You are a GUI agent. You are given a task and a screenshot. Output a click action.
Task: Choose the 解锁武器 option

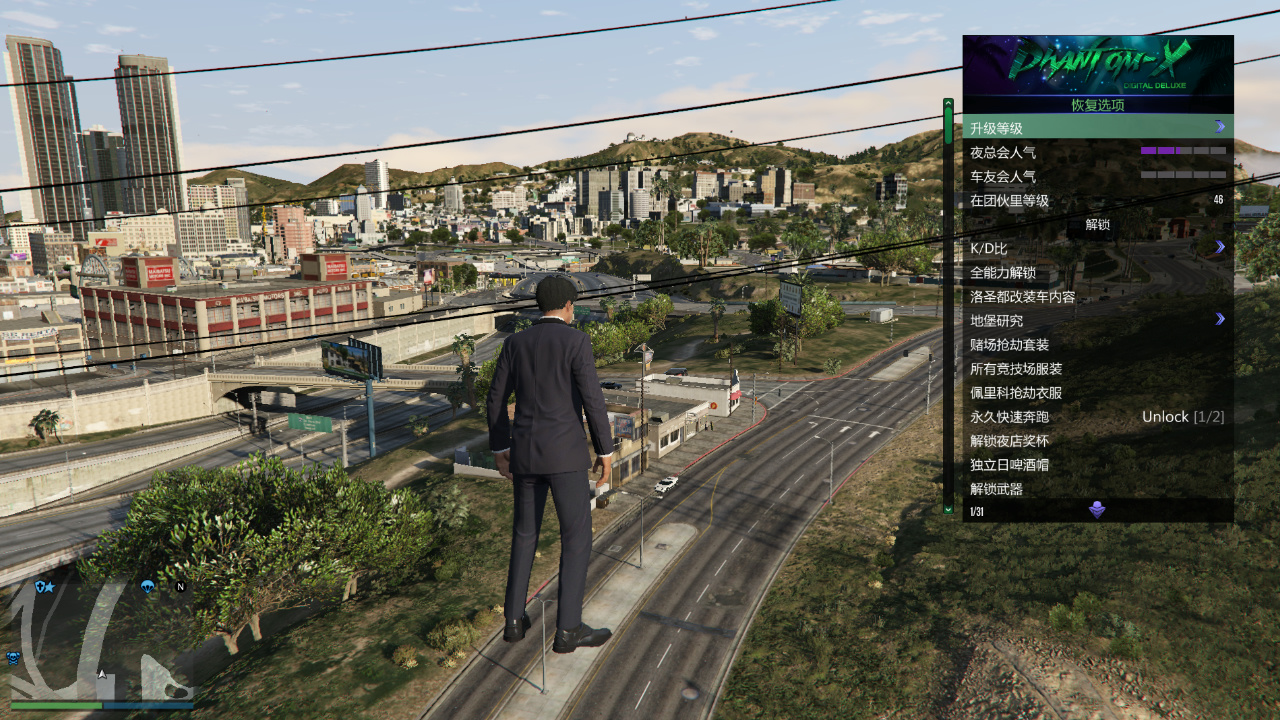1097,488
